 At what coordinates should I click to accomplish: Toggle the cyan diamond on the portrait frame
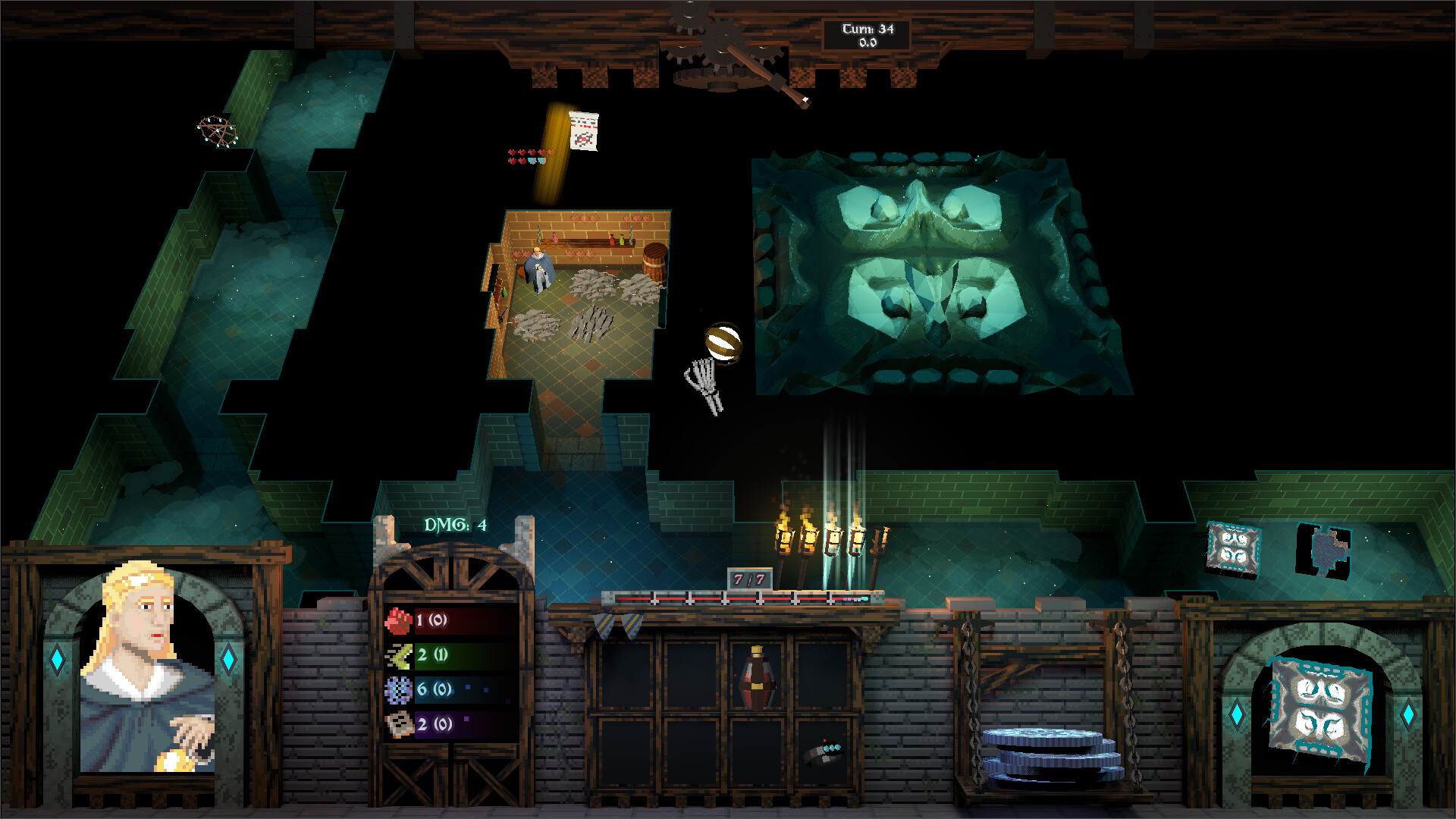pos(57,661)
